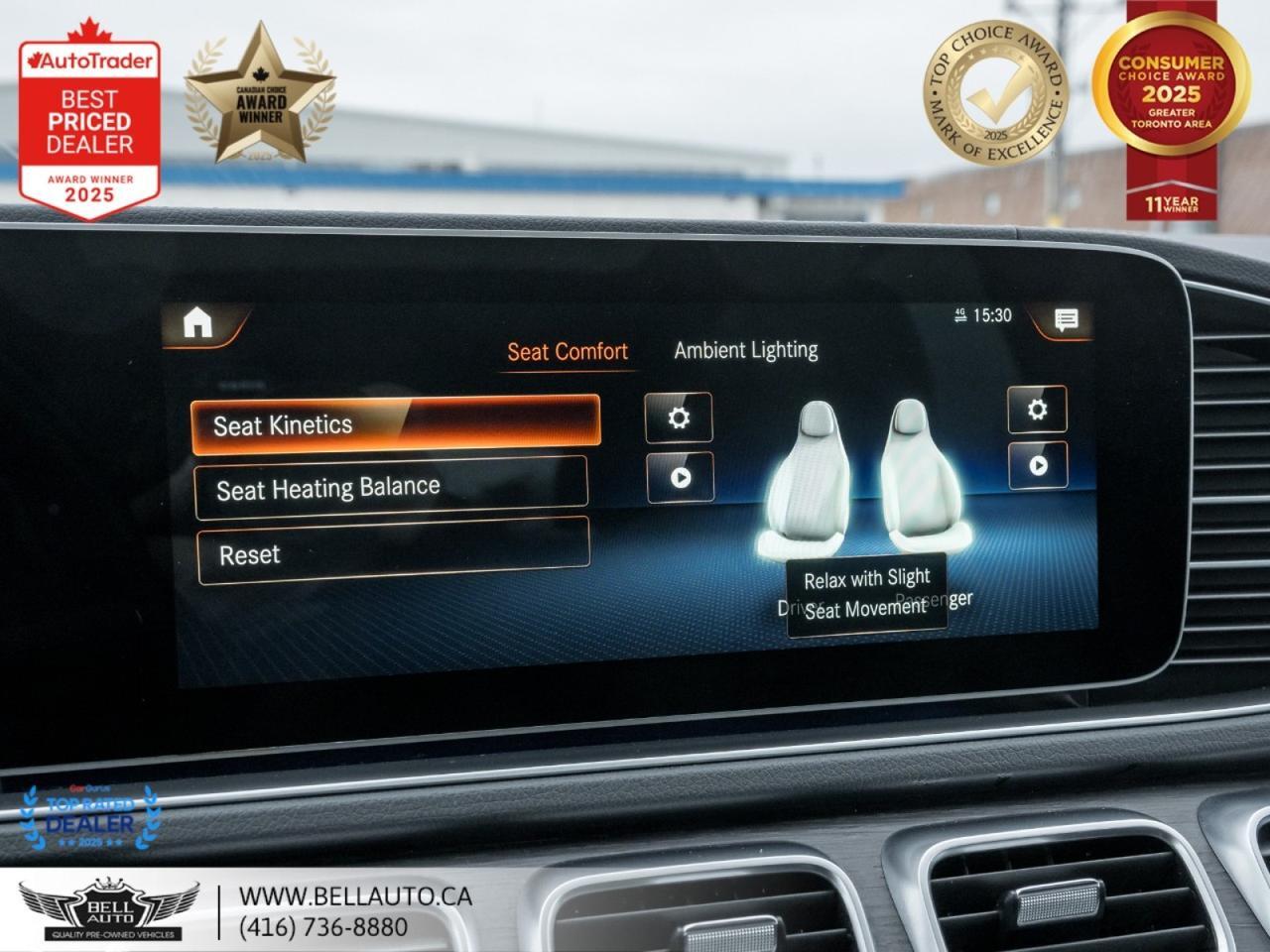Switch to the Ambient Lighting tab
Screen dimensions: 1270x952
point(745,347)
